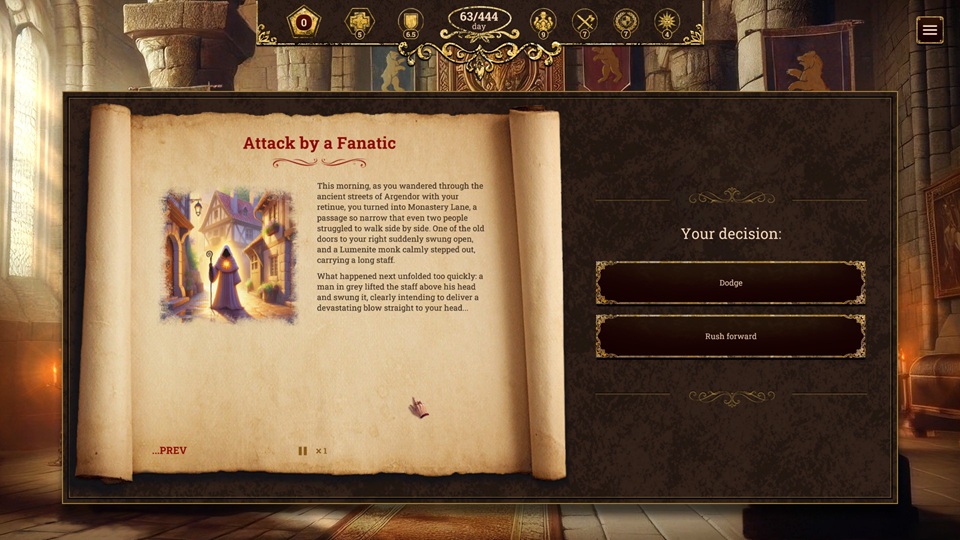Click the round wreath emblem icon

click(626, 21)
